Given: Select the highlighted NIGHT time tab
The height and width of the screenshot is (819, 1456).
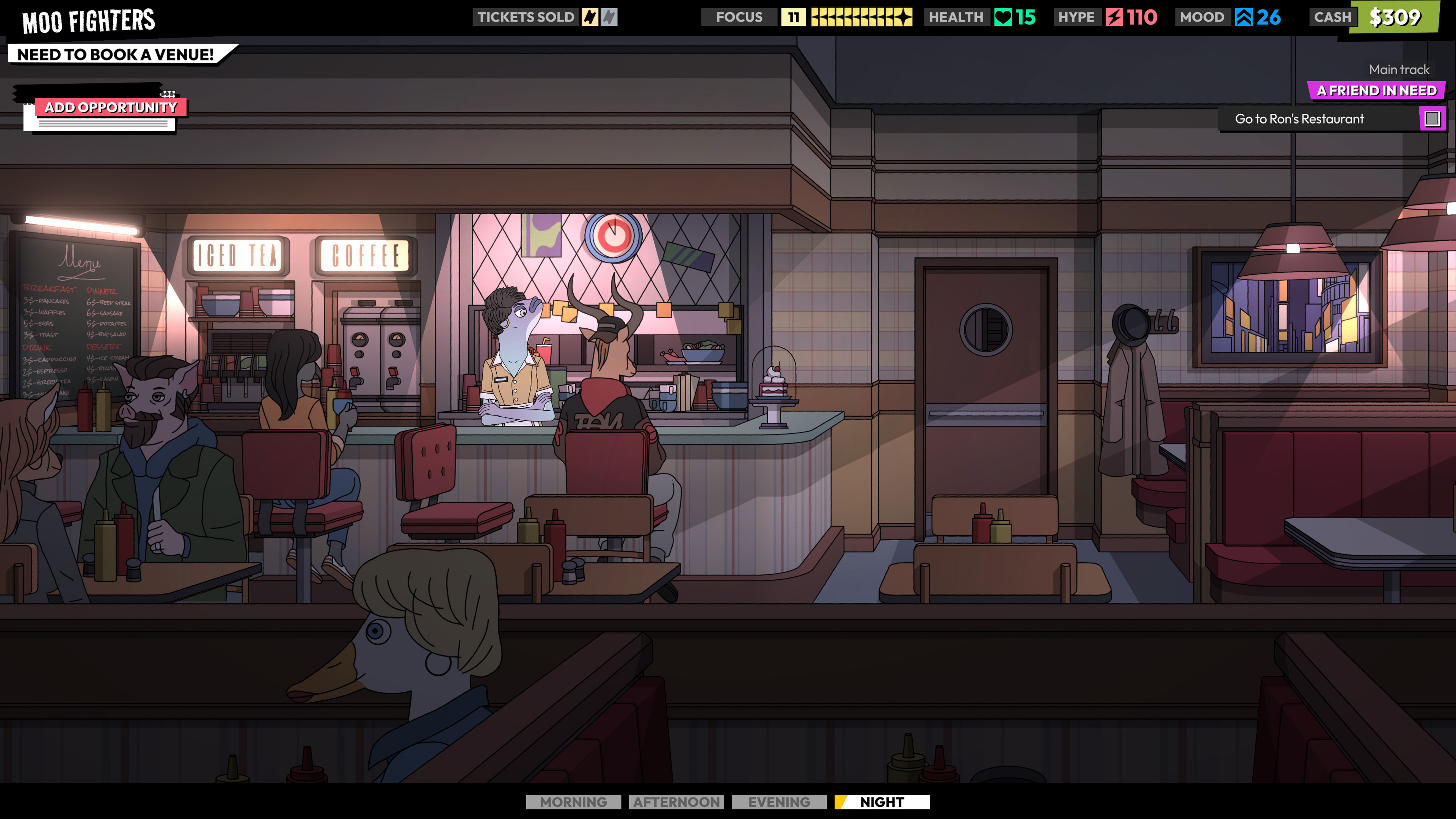Looking at the screenshot, I should pyautogui.click(x=882, y=802).
